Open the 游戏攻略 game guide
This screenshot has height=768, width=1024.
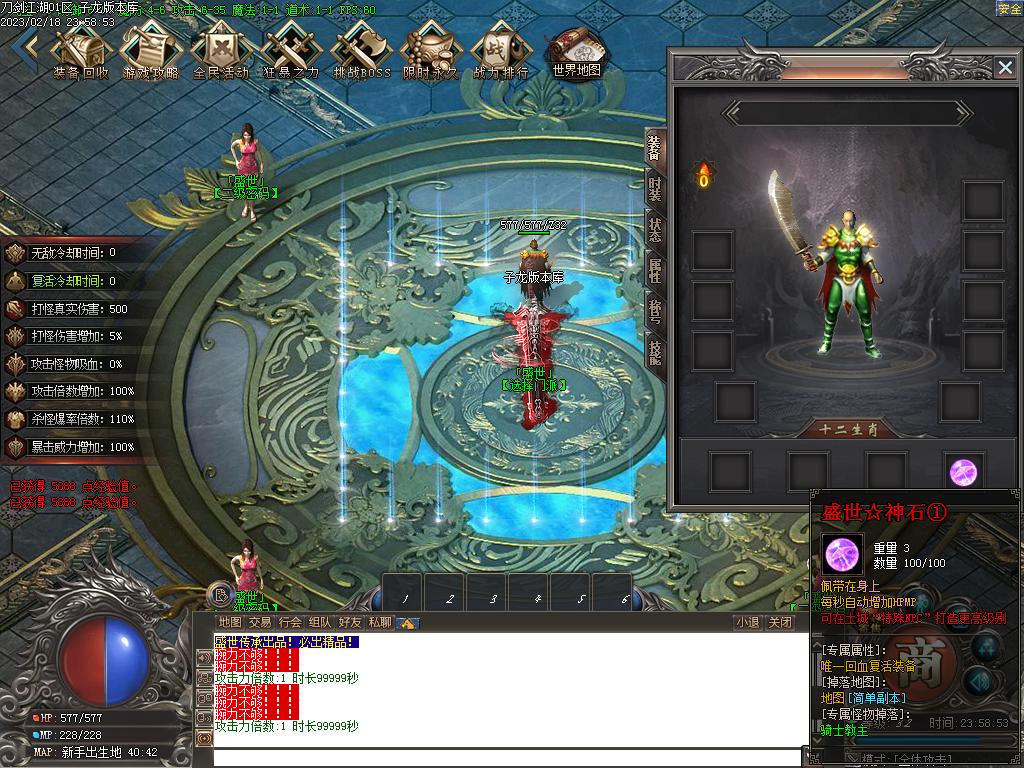point(151,49)
